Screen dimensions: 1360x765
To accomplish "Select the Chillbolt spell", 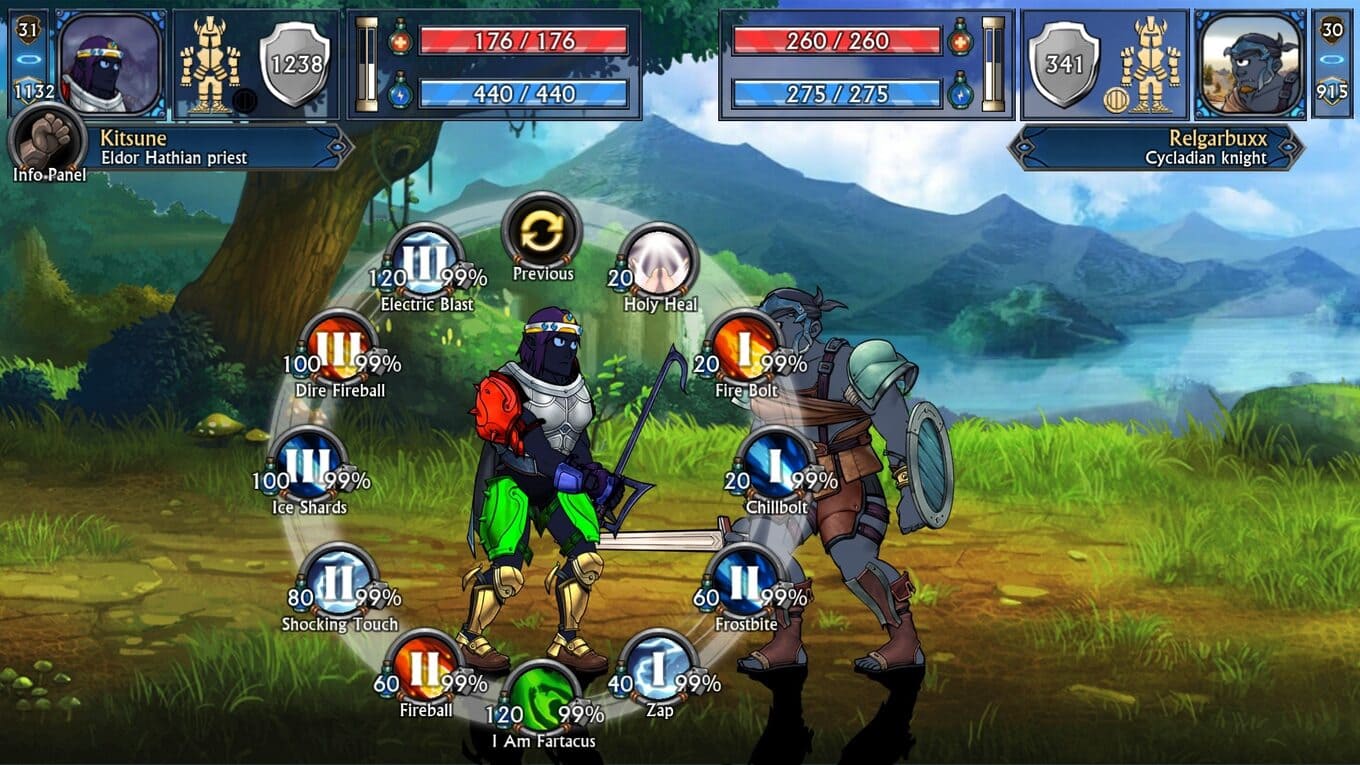I will (x=776, y=464).
